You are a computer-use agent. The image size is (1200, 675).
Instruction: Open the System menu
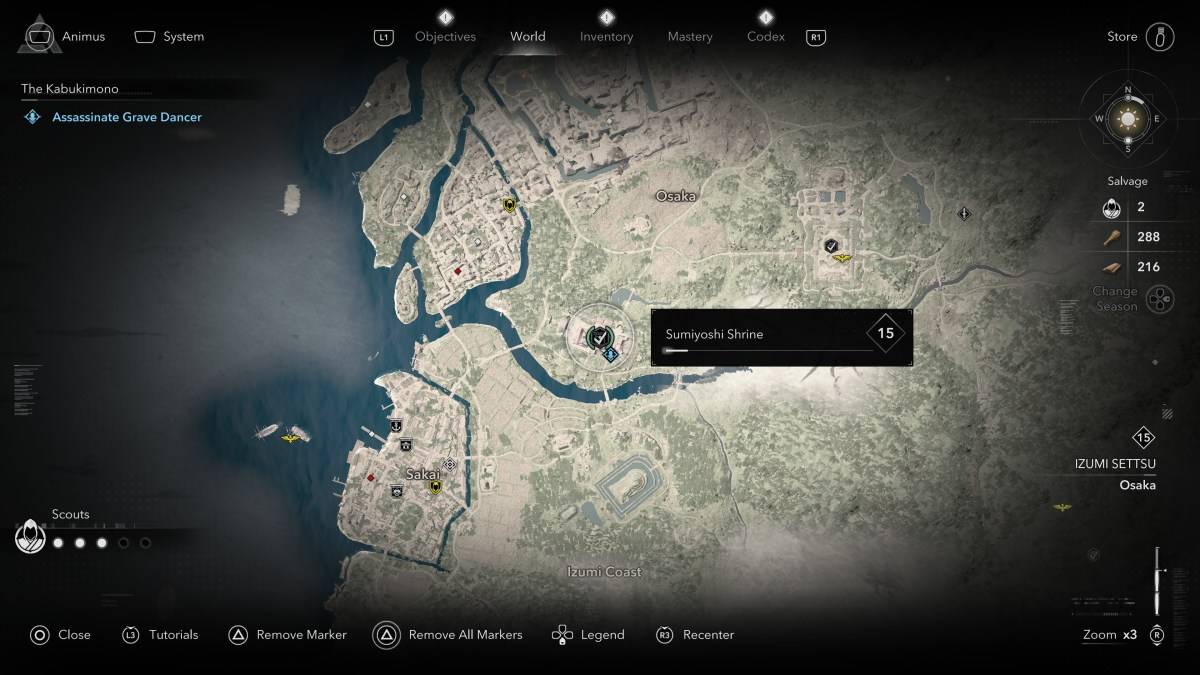(x=183, y=37)
